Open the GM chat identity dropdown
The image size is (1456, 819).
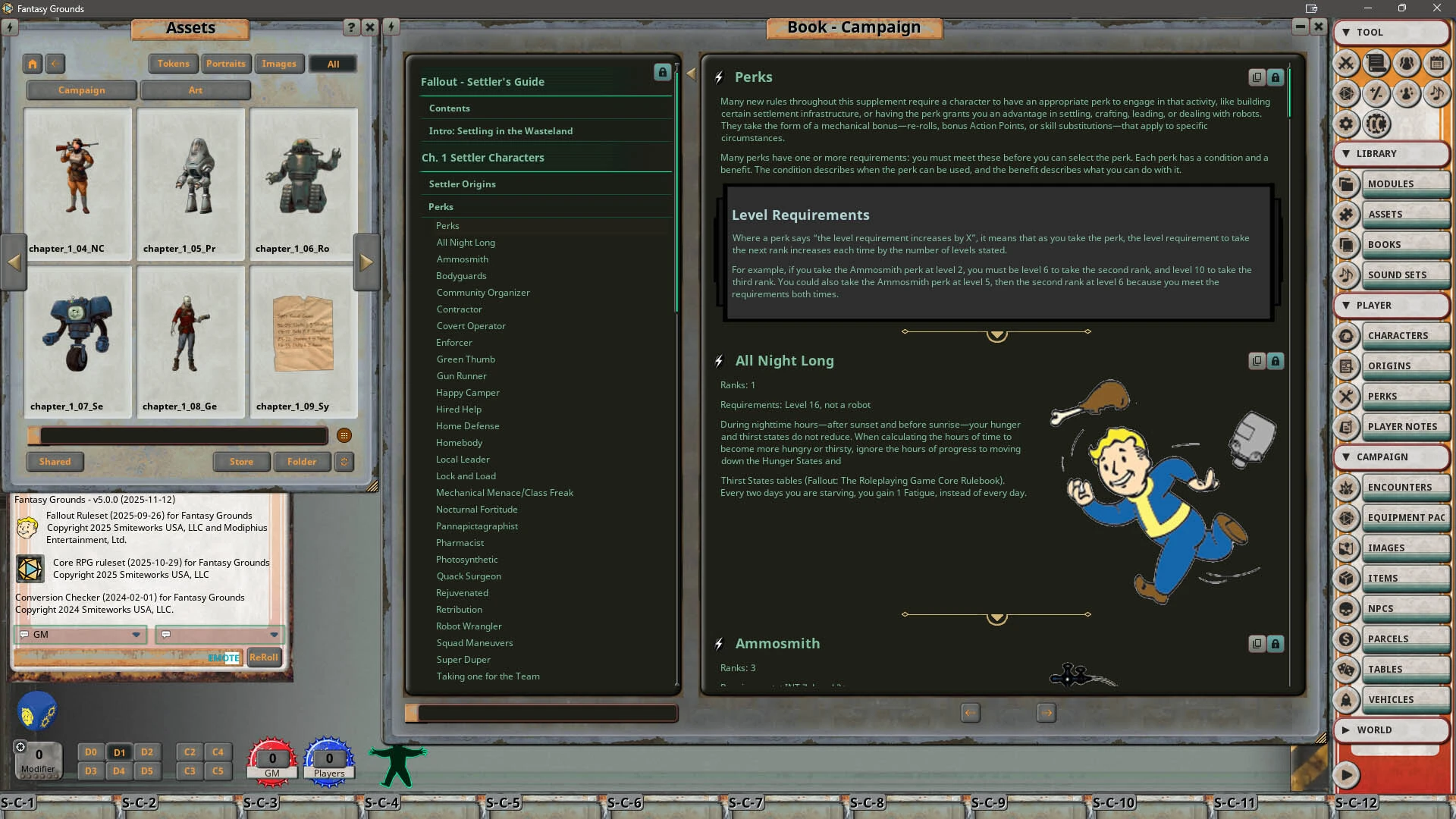[x=136, y=635]
